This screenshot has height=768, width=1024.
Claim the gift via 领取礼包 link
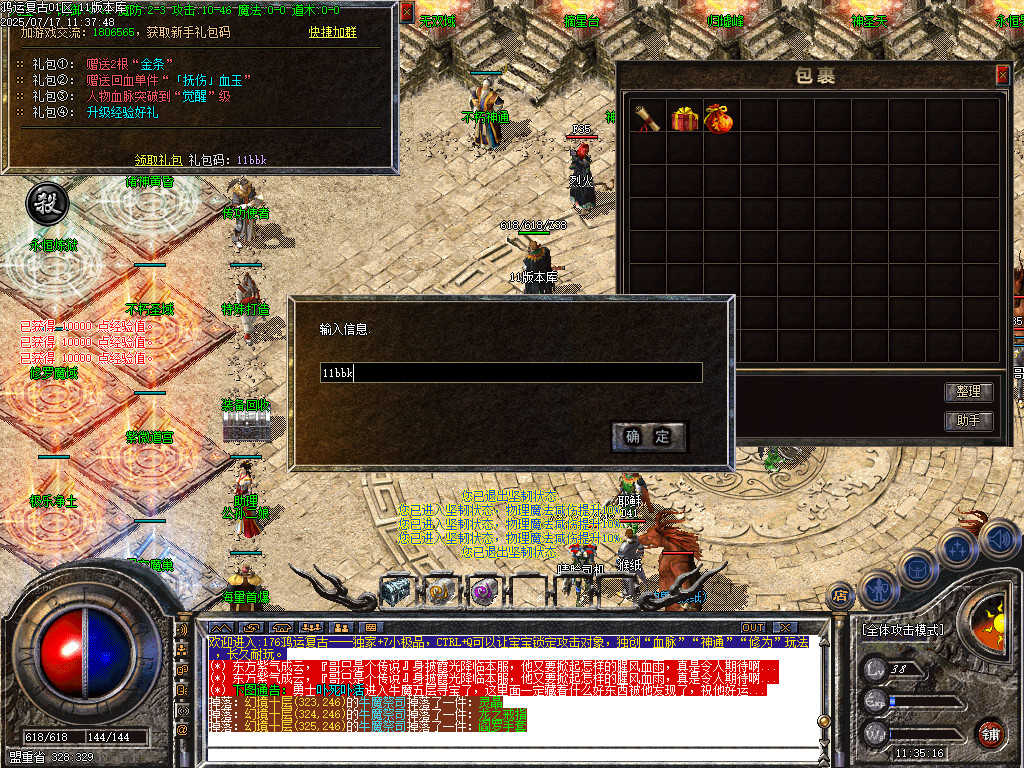[x=159, y=159]
